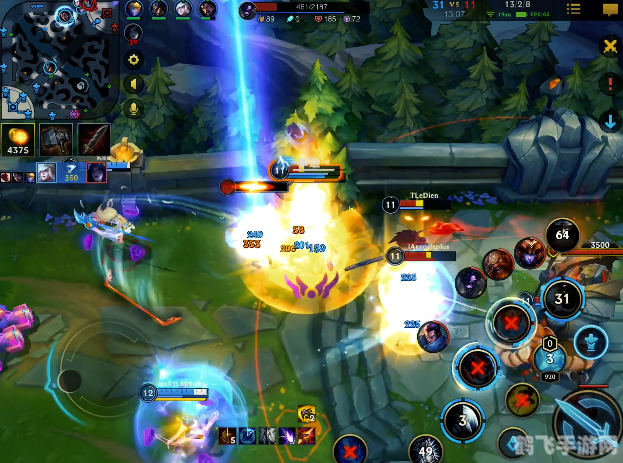Viewport: 623px width, 463px height.
Task: Toggle the microphone voice chat button
Action: 133,107
